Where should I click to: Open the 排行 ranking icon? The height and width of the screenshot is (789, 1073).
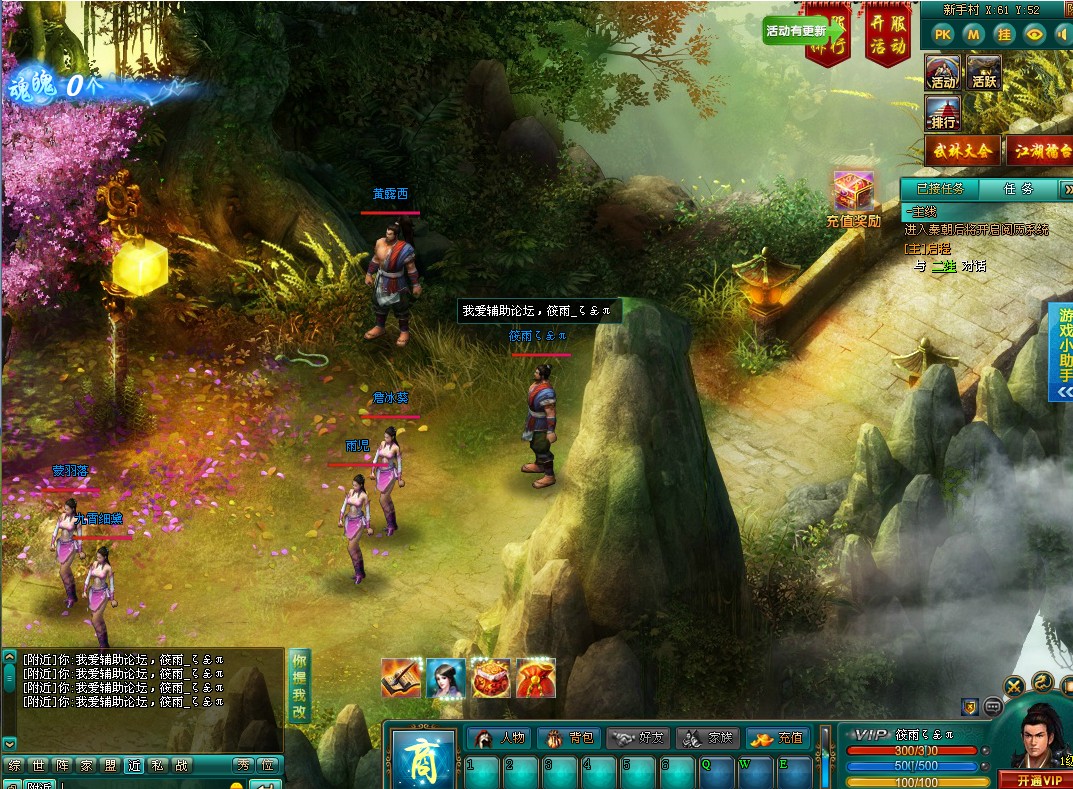(943, 113)
